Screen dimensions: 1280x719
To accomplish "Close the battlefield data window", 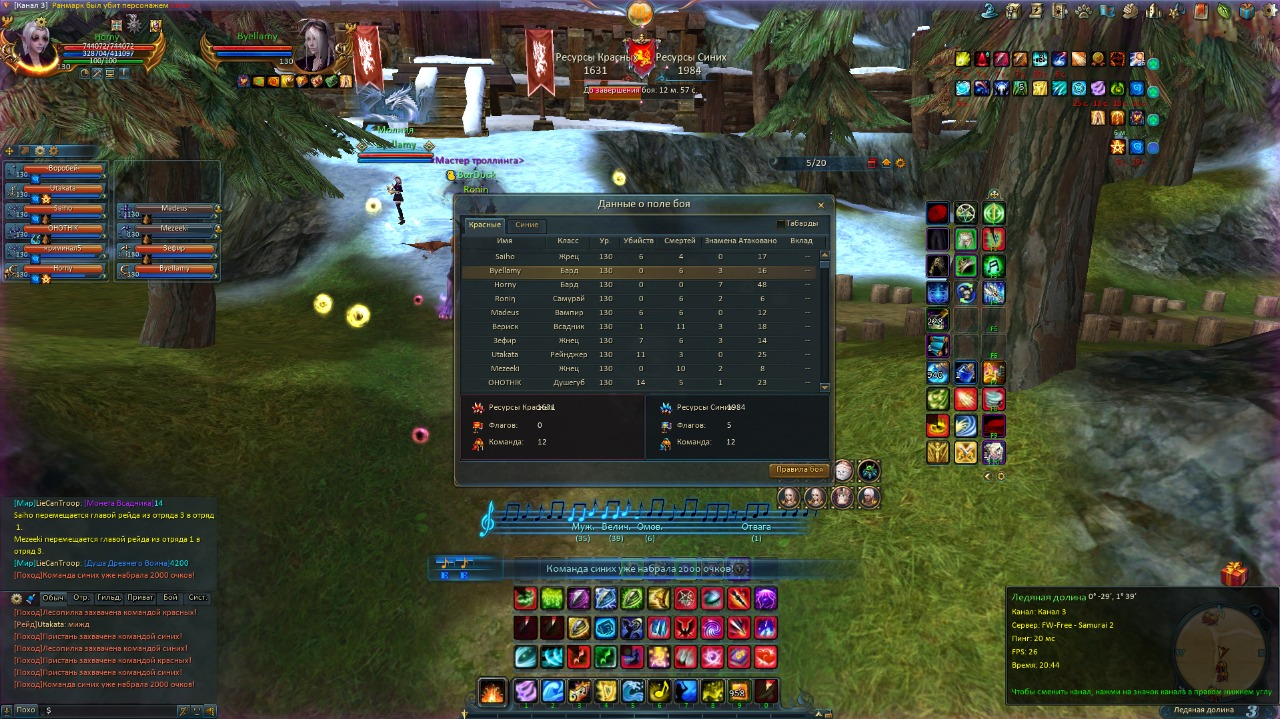I will (x=821, y=205).
